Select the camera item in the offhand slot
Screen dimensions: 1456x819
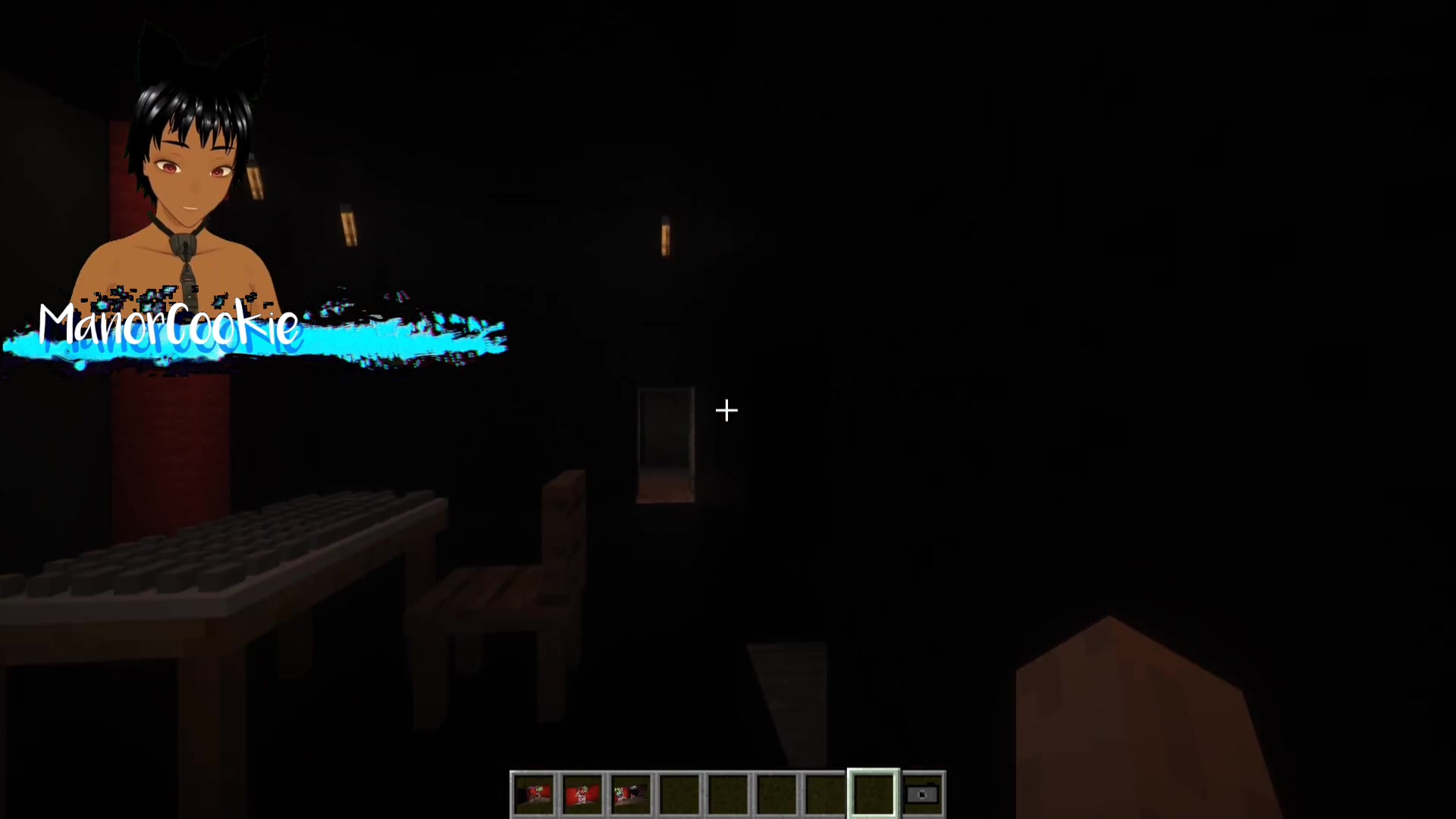922,793
